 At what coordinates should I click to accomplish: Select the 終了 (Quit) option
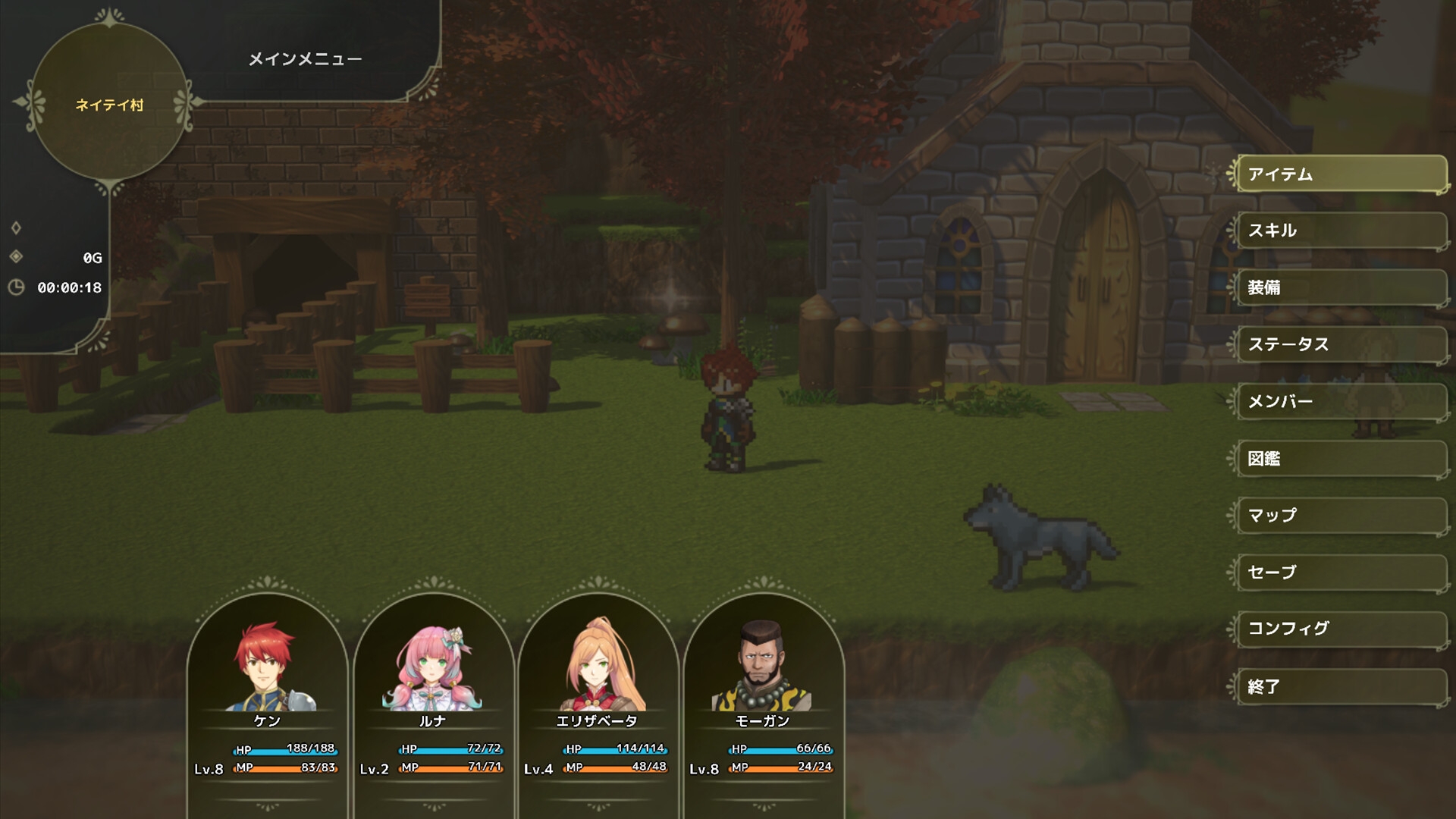(x=1339, y=686)
